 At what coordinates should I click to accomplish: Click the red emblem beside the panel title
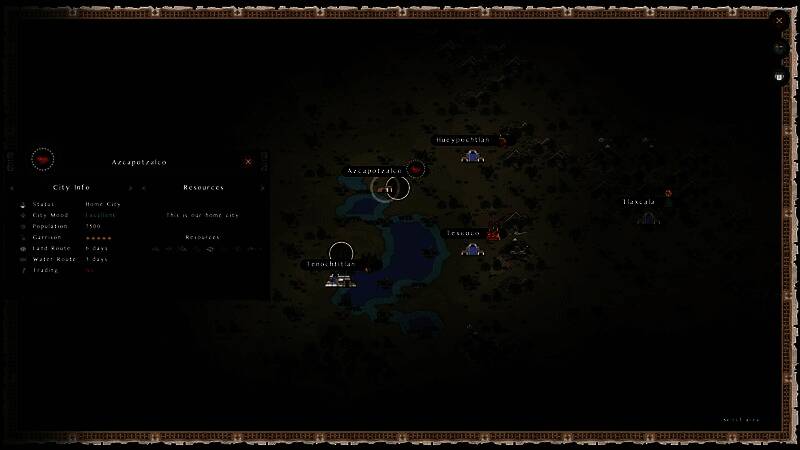click(42, 160)
